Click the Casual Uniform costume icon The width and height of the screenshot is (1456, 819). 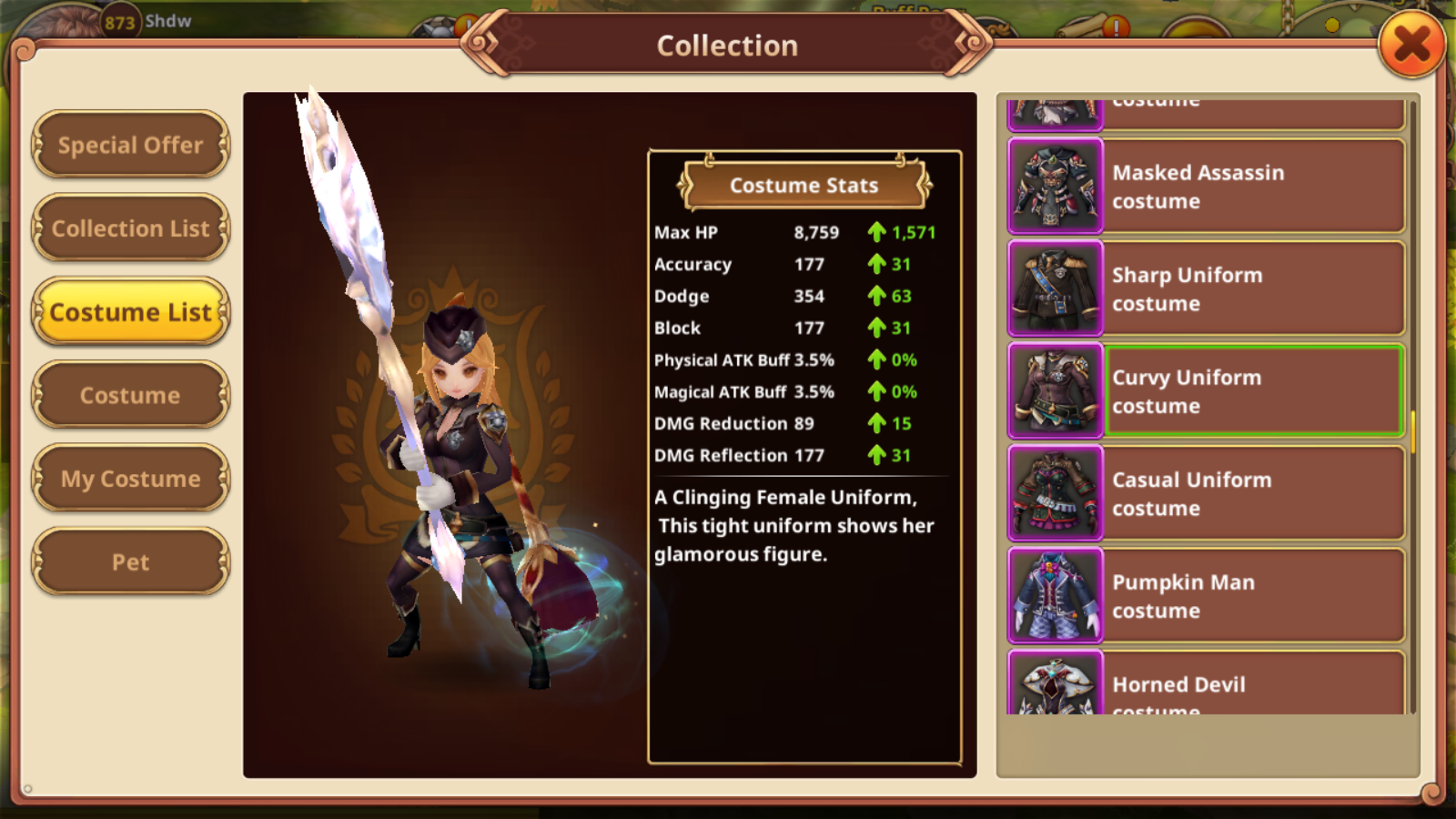[x=1056, y=494]
